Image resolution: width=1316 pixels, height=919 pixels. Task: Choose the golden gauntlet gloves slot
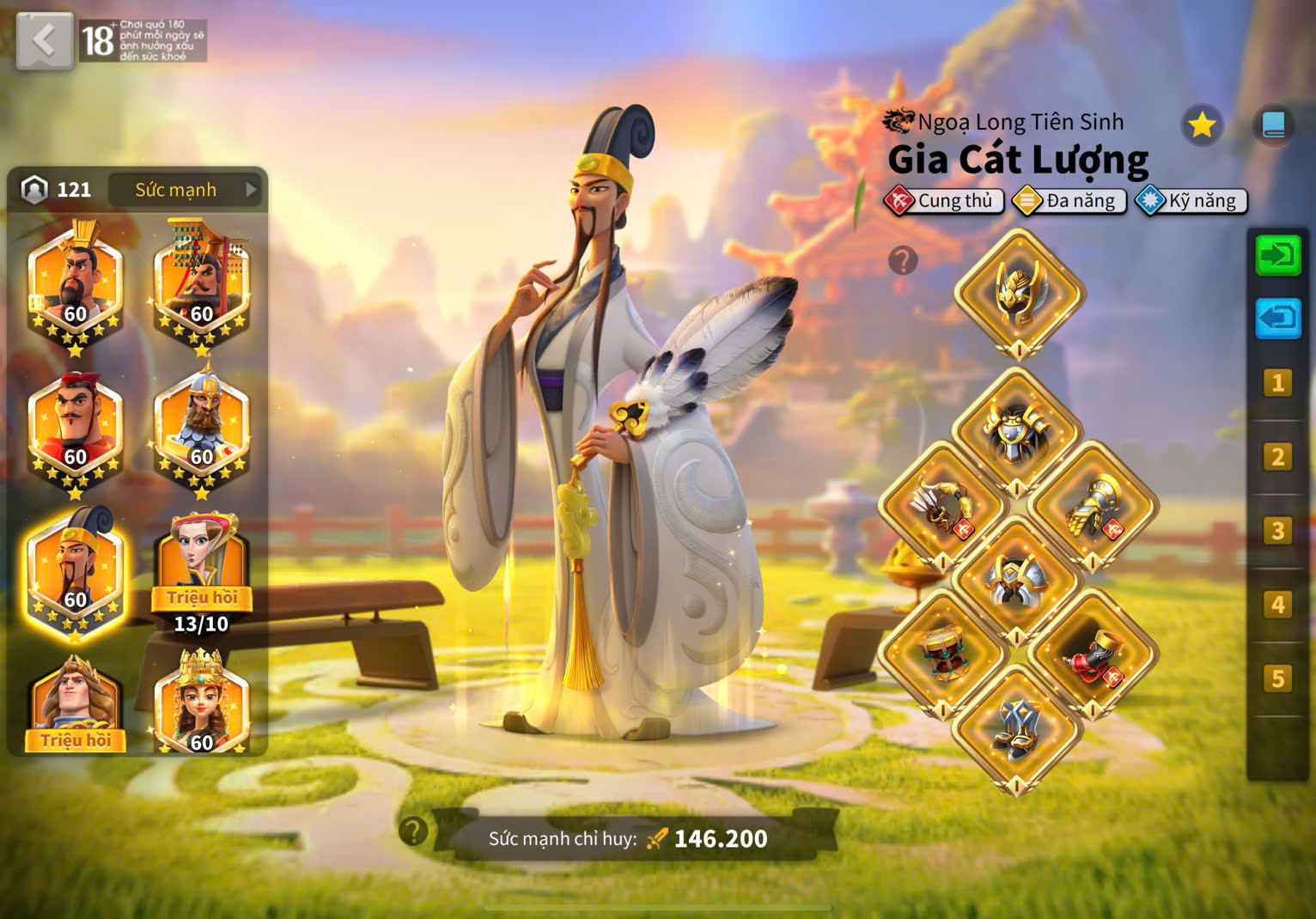(1093, 507)
